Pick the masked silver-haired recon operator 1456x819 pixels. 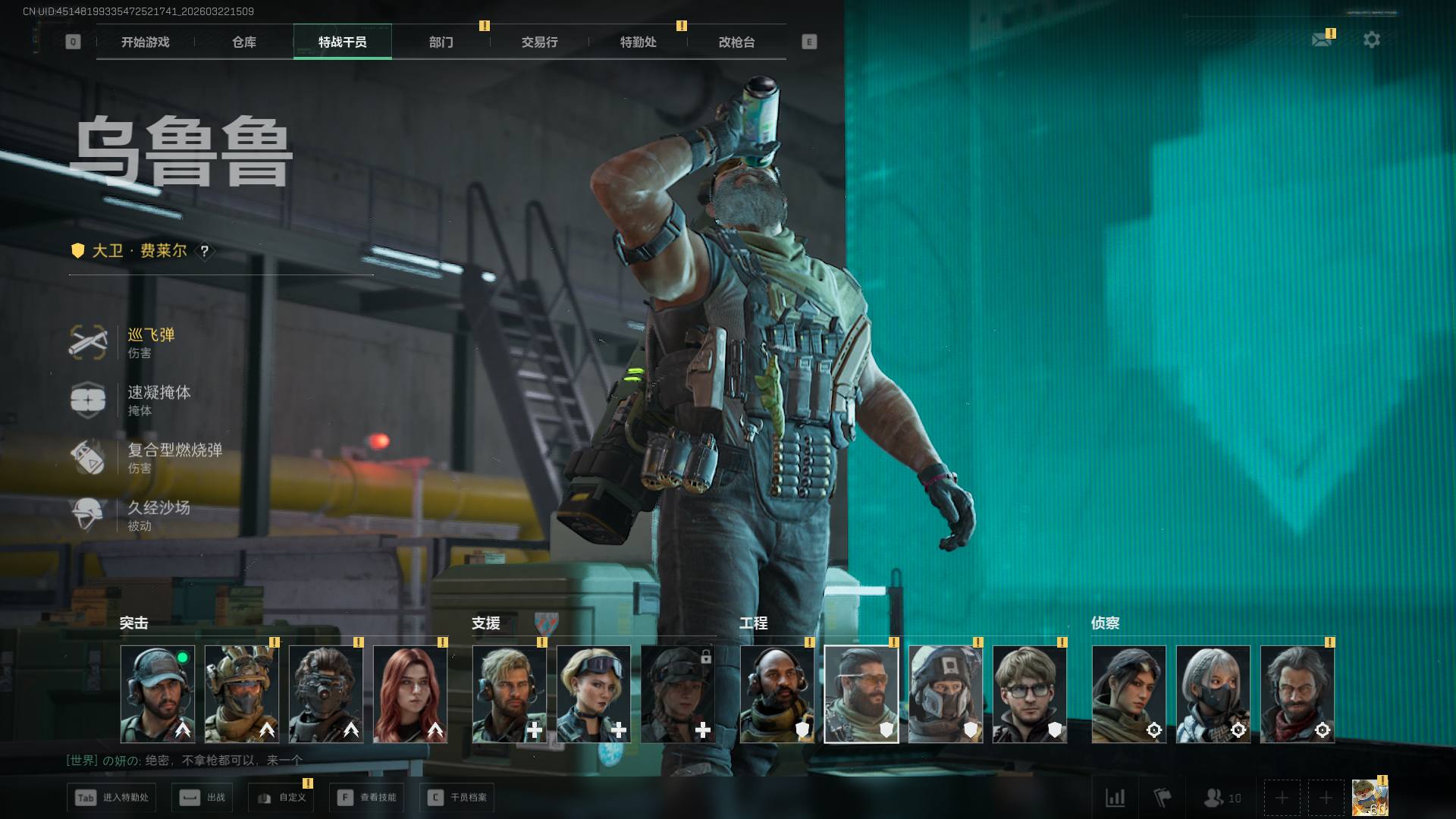point(1213,694)
